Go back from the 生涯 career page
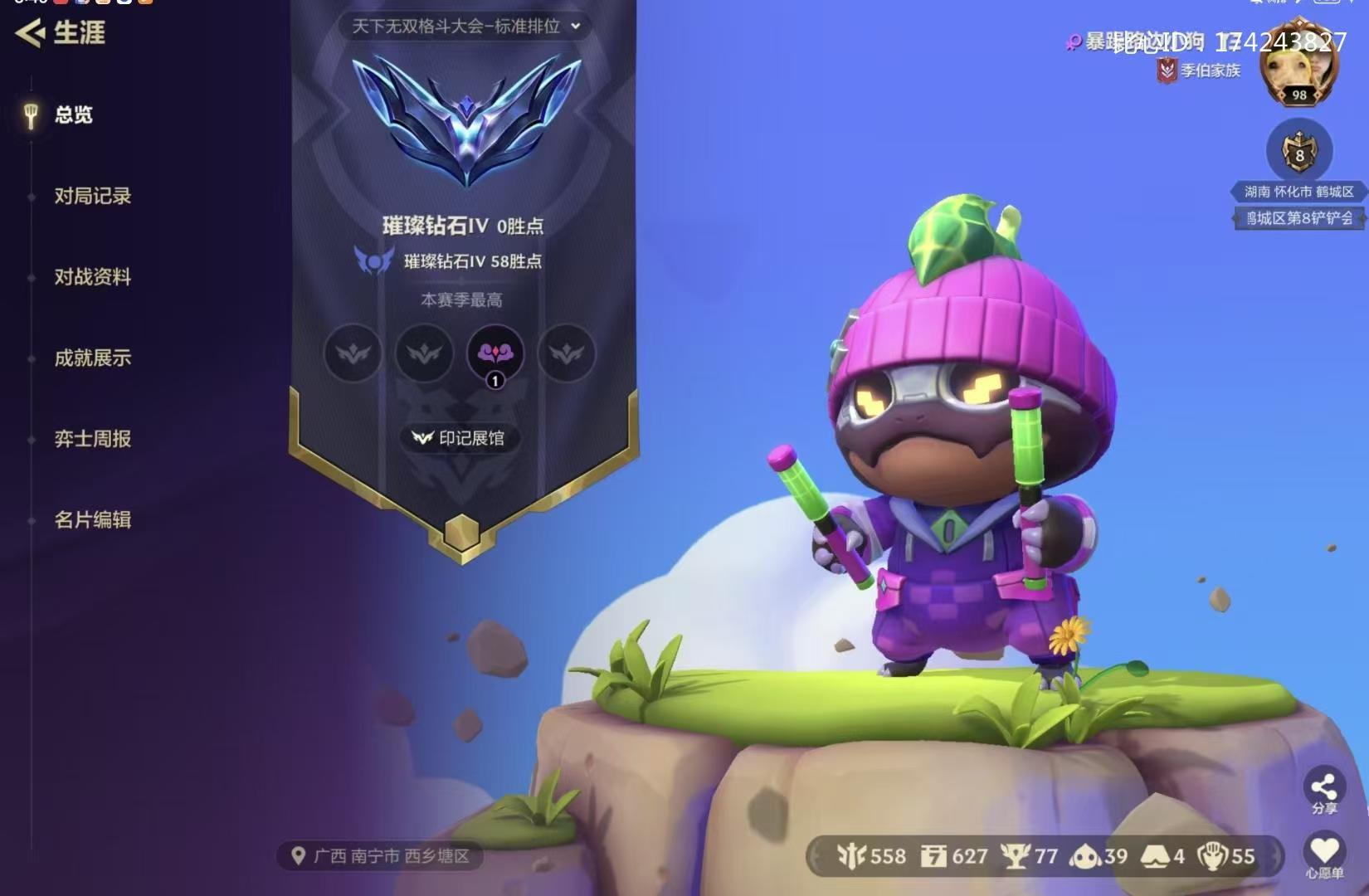 coord(32,33)
